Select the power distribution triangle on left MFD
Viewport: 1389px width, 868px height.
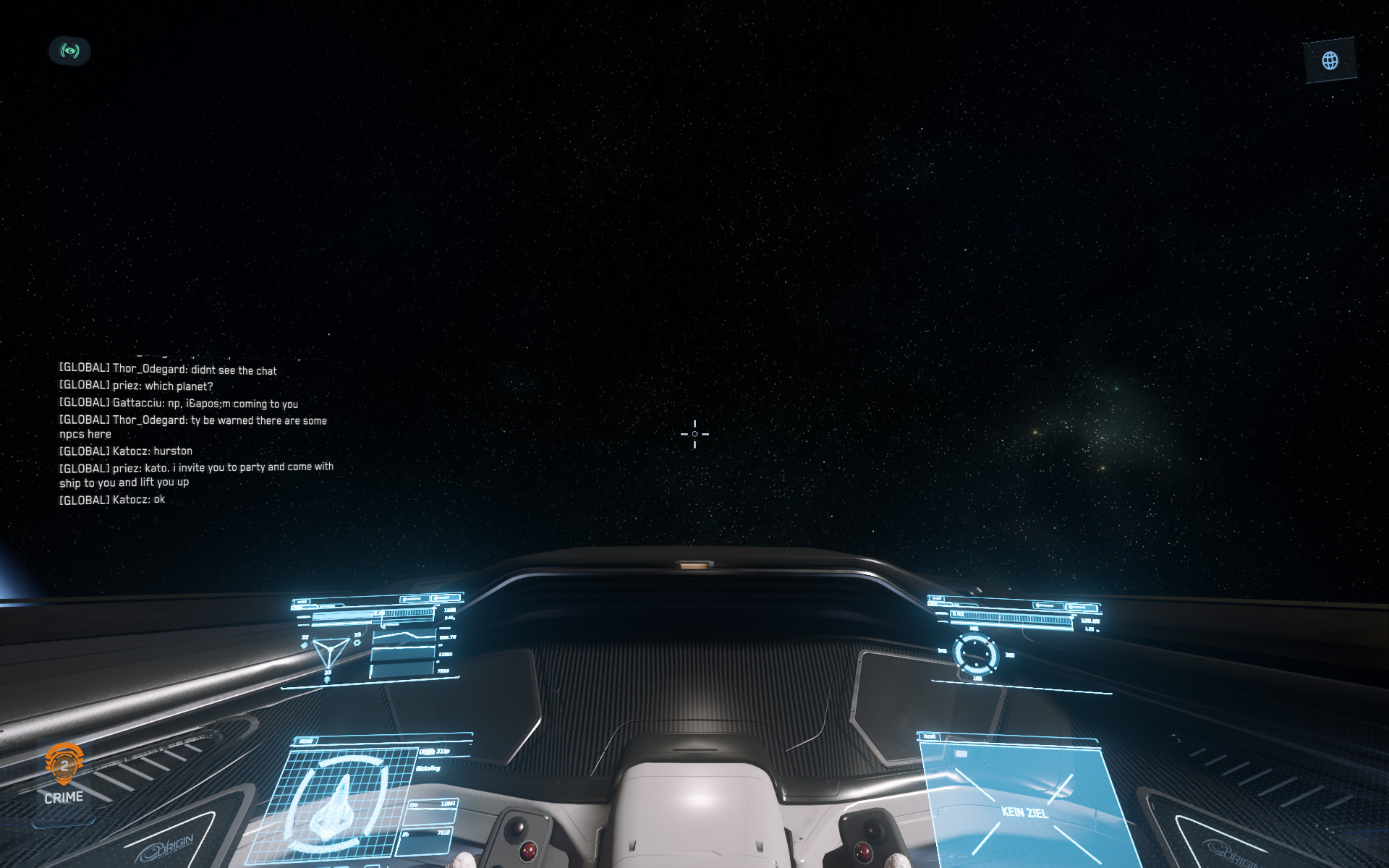point(330,650)
